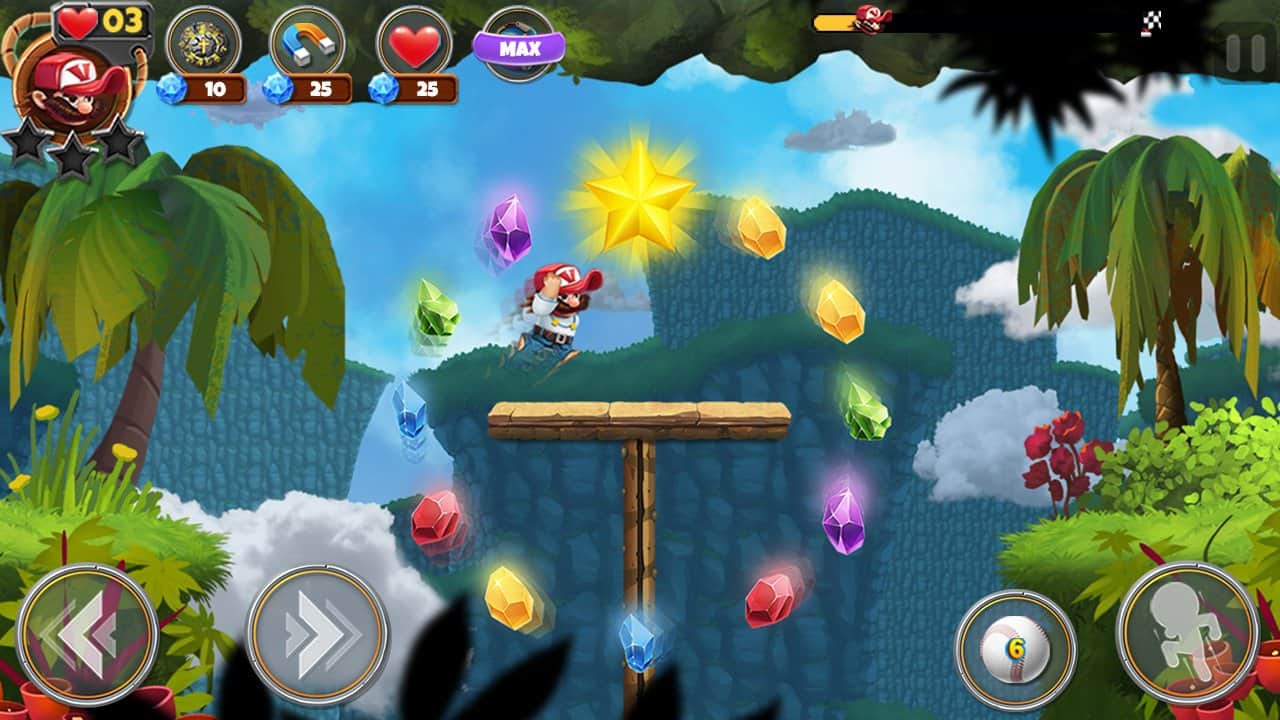This screenshot has height=720, width=1280.
Task: Throw a baseball with the ball button
Action: tap(1015, 649)
